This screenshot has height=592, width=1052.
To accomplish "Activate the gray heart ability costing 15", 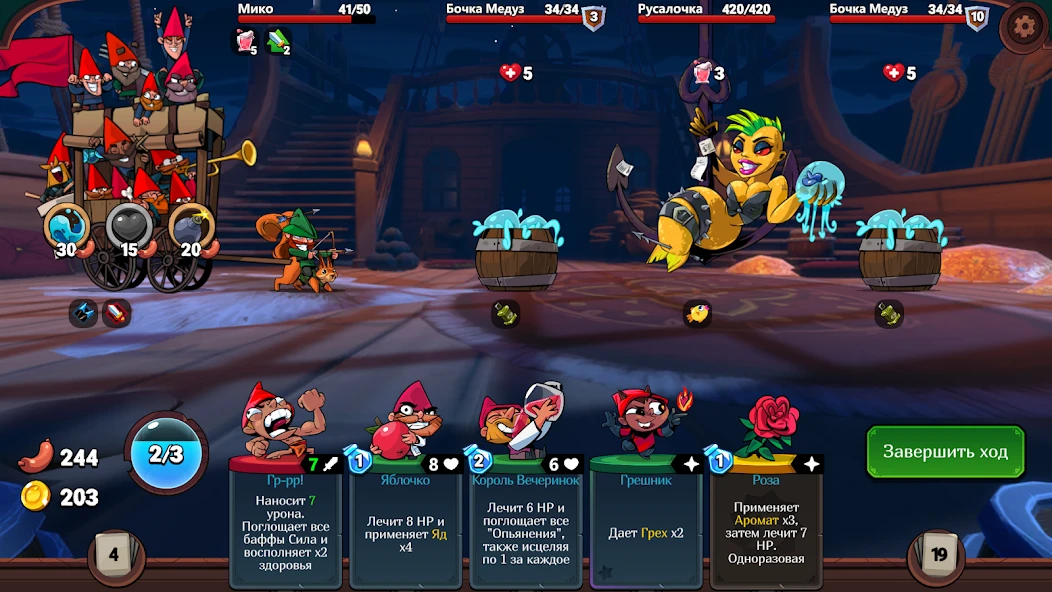I will pos(129,227).
